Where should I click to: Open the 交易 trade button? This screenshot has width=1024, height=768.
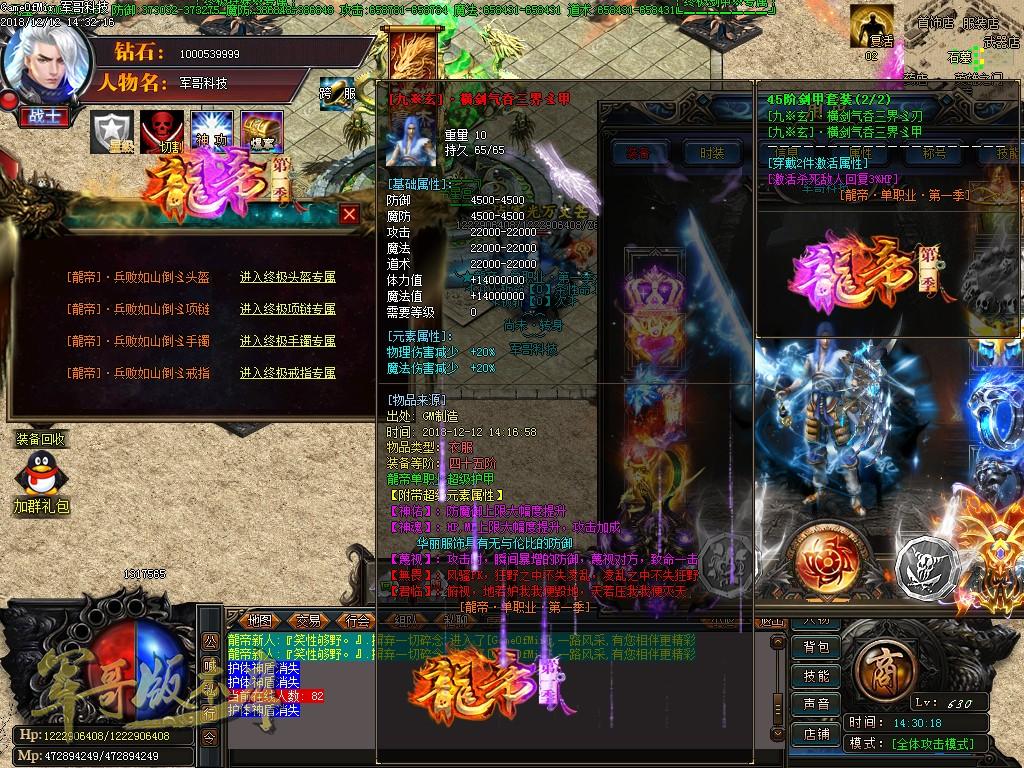click(308, 620)
